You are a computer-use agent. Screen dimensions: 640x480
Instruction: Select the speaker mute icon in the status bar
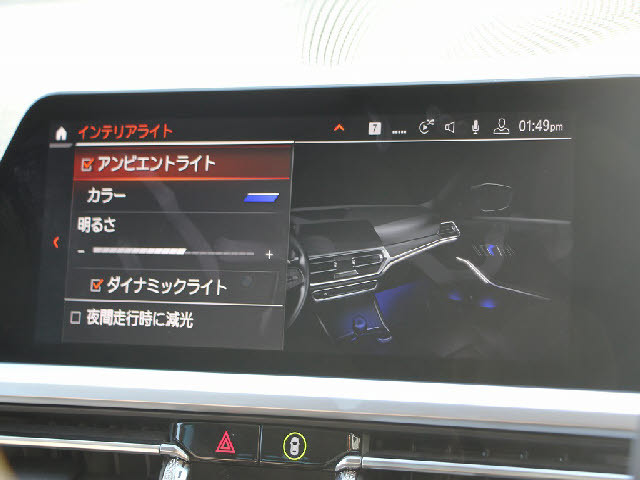click(450, 127)
